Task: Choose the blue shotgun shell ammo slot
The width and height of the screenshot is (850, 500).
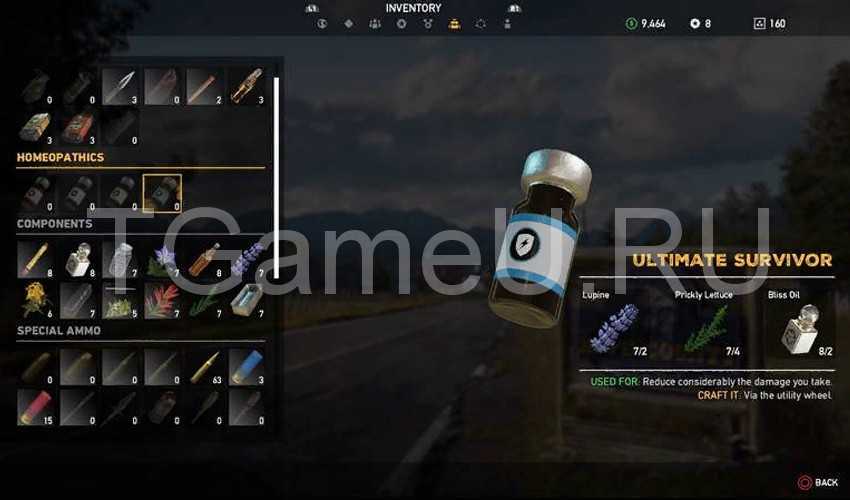Action: click(x=245, y=367)
